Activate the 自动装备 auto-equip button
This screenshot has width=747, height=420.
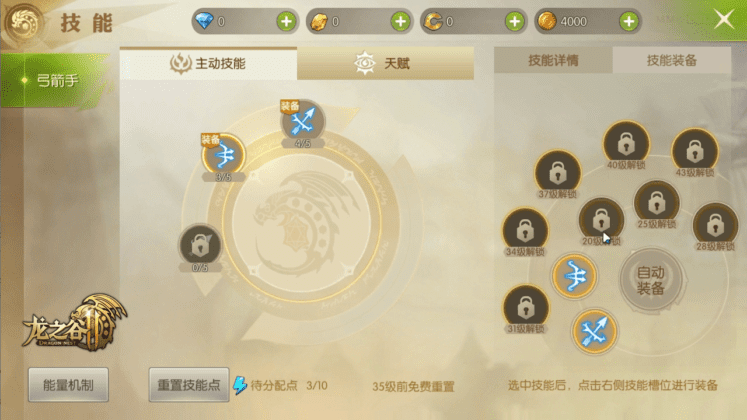click(x=651, y=280)
